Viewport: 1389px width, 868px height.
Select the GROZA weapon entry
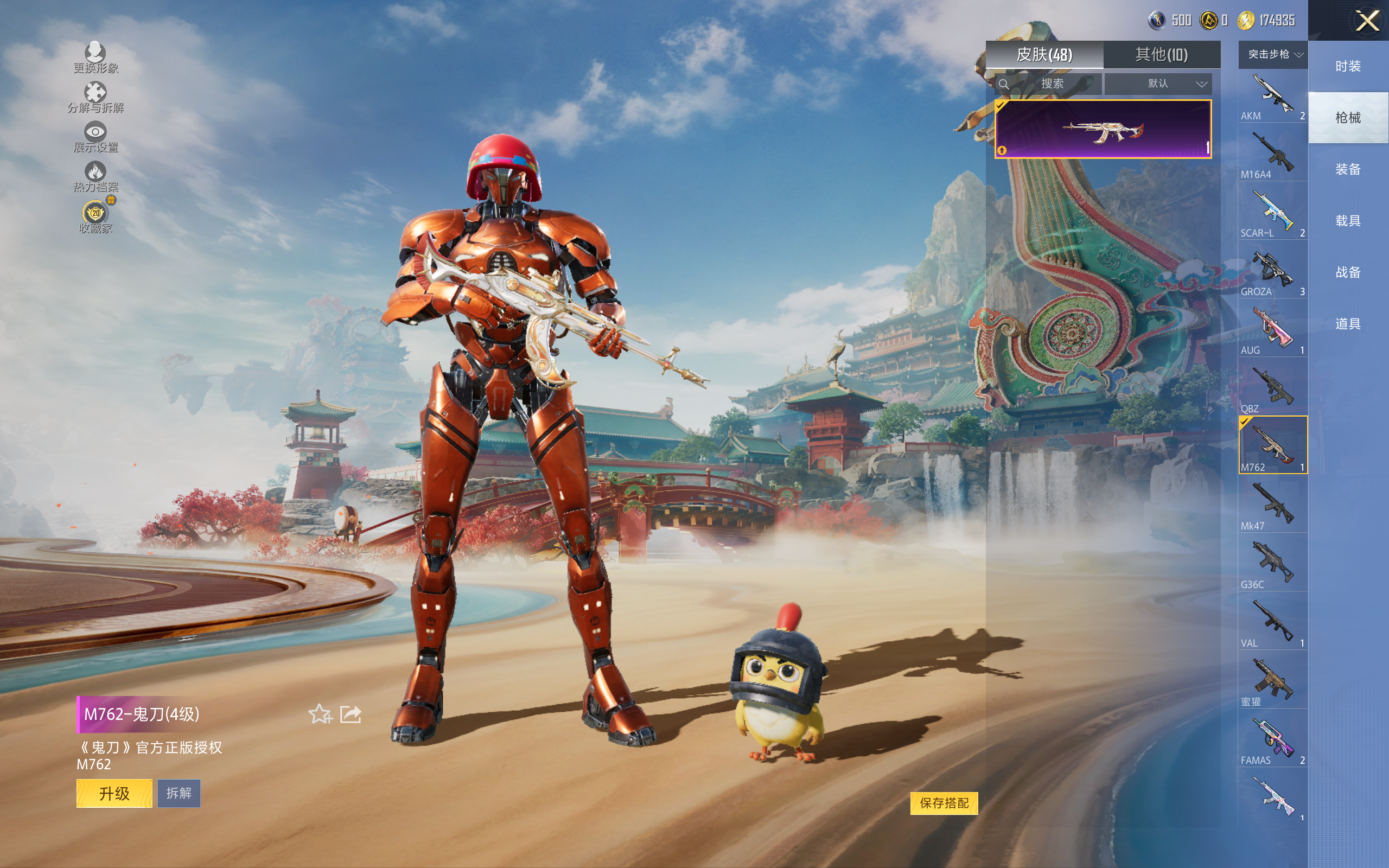pyautogui.click(x=1272, y=272)
